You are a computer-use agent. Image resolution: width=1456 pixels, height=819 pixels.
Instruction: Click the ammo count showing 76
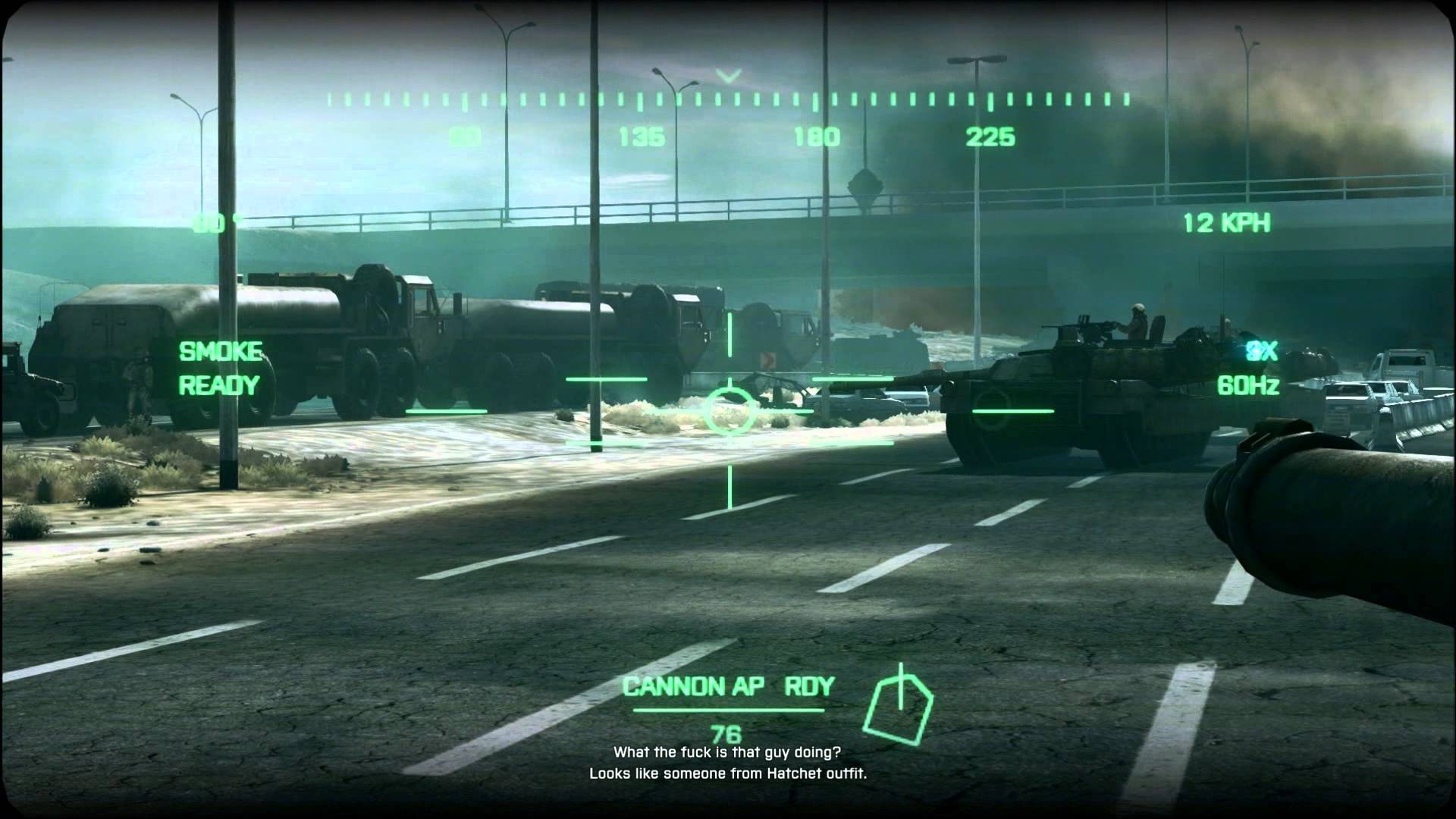(727, 733)
